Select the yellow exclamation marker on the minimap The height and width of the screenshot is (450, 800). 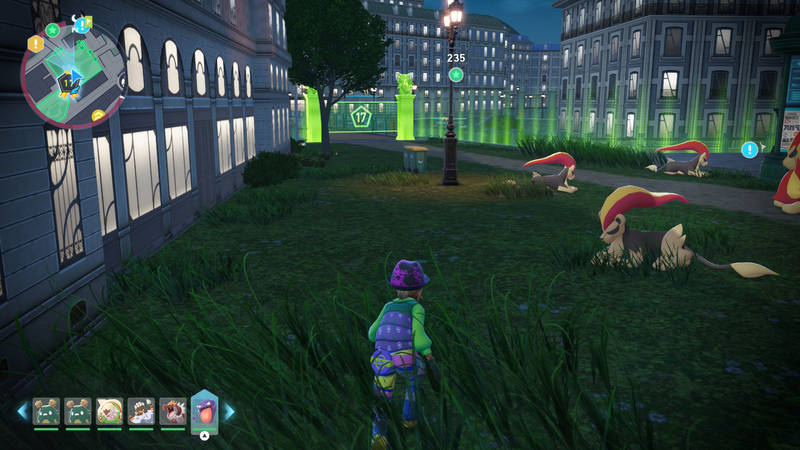(x=36, y=43)
